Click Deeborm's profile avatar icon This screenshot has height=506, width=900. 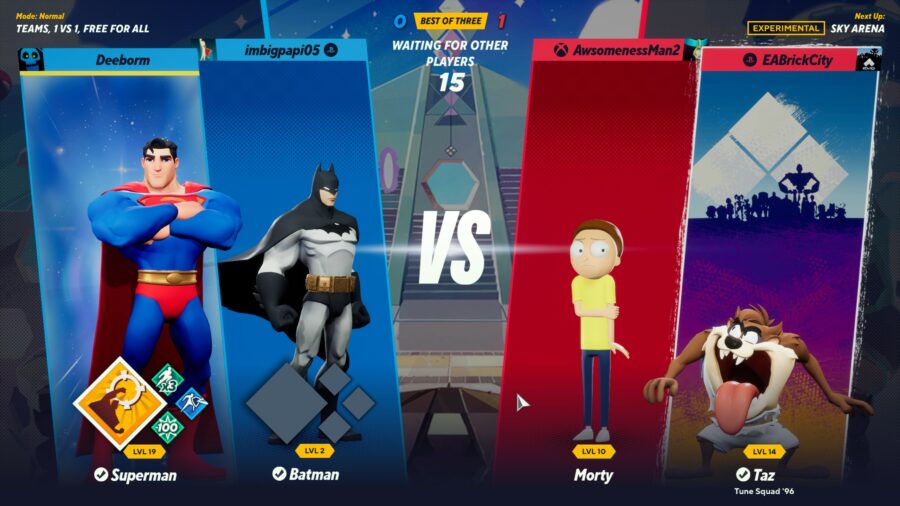coord(32,60)
